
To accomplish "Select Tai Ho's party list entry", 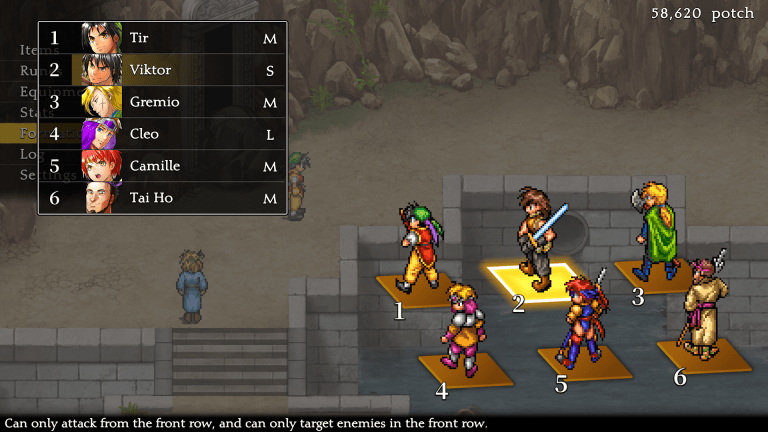I will click(163, 198).
